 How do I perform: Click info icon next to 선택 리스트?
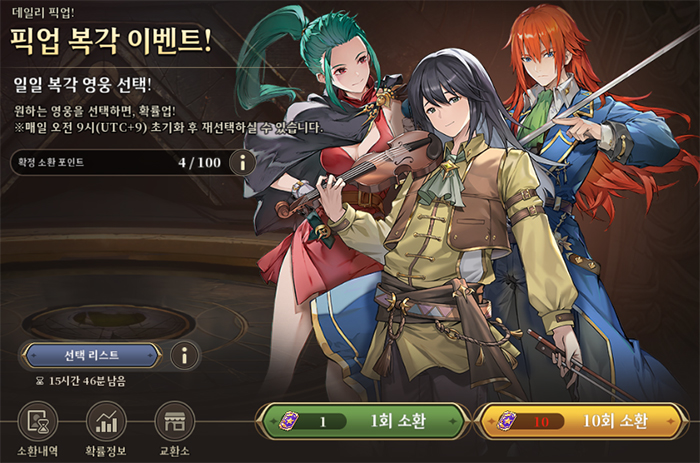pos(183,354)
